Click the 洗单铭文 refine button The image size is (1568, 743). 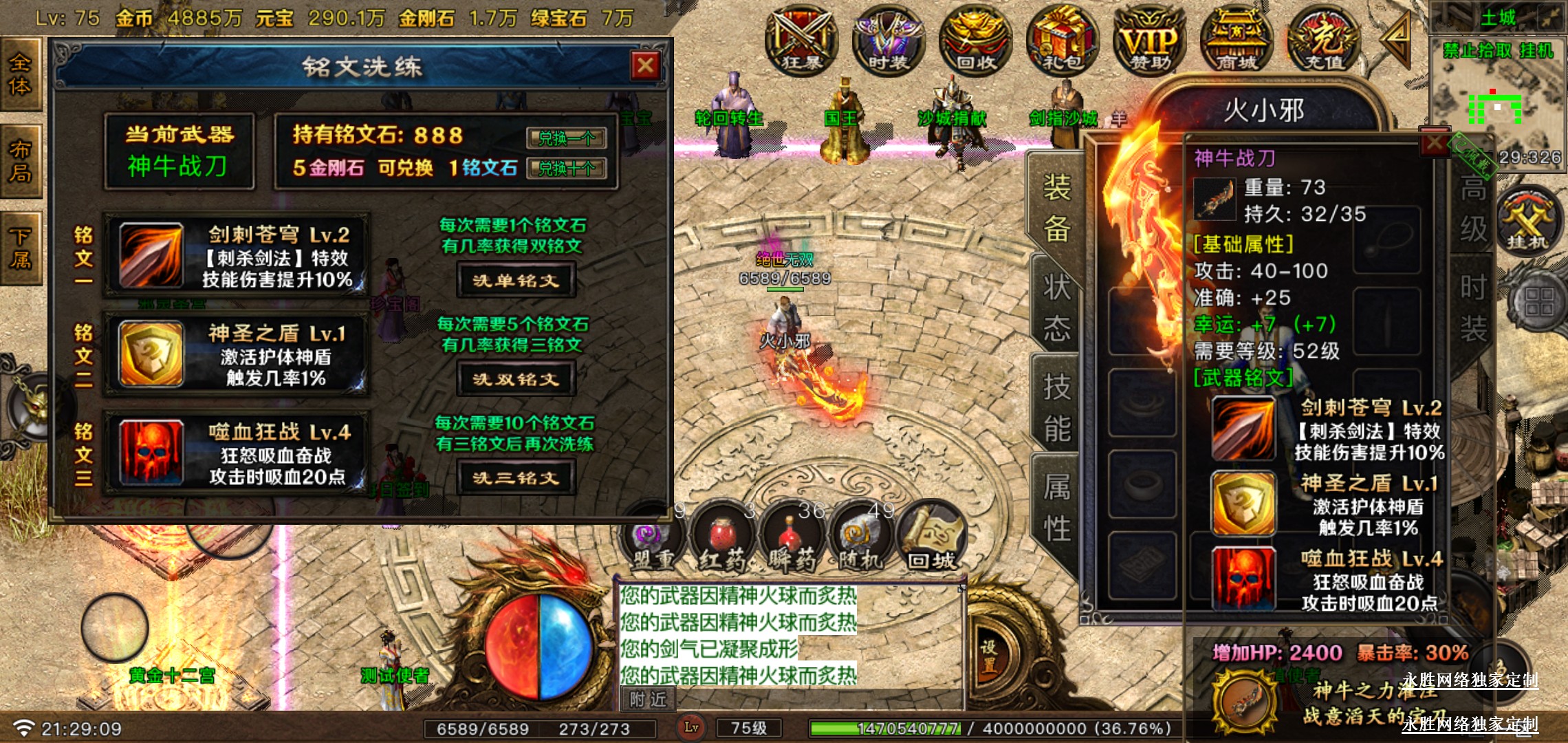pos(516,281)
